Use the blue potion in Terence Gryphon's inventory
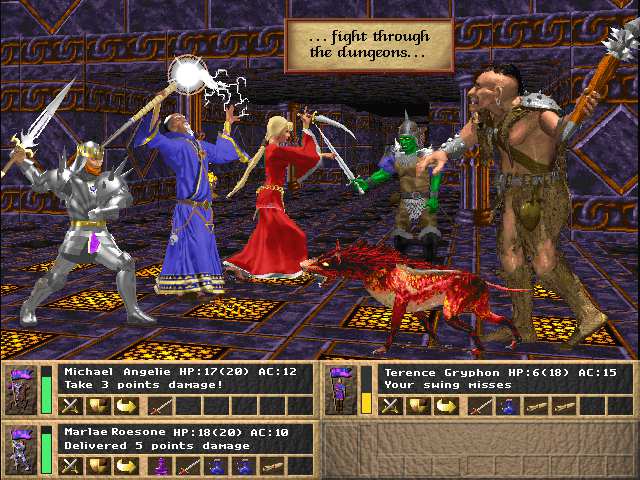Image resolution: width=640 pixels, height=480 pixels. [x=509, y=406]
